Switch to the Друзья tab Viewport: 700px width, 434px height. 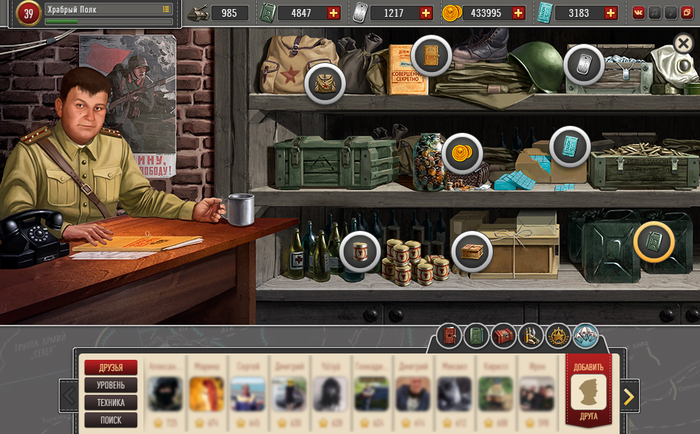pyautogui.click(x=111, y=367)
